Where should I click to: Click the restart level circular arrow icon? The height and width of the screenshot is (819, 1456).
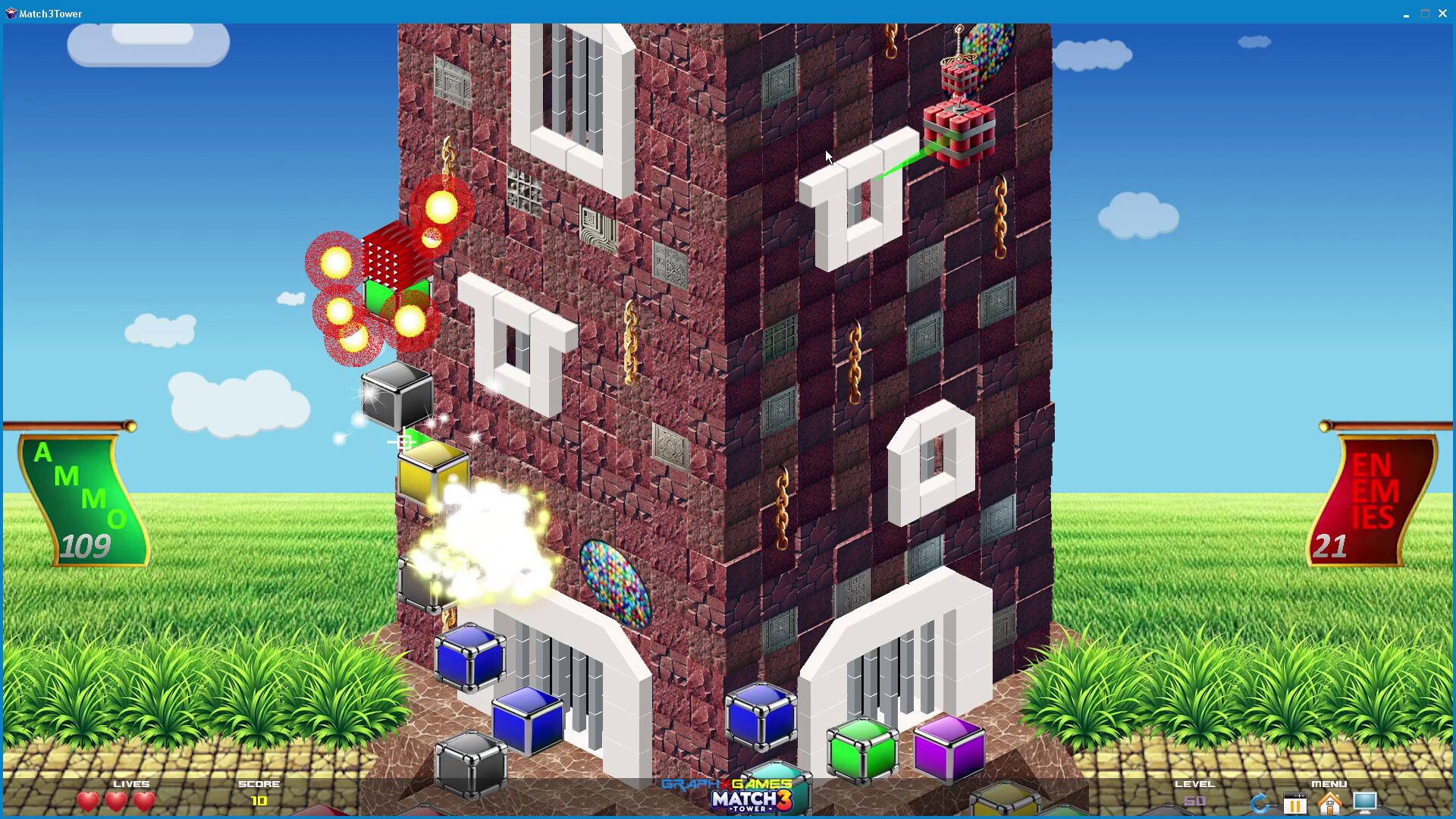point(1261,802)
